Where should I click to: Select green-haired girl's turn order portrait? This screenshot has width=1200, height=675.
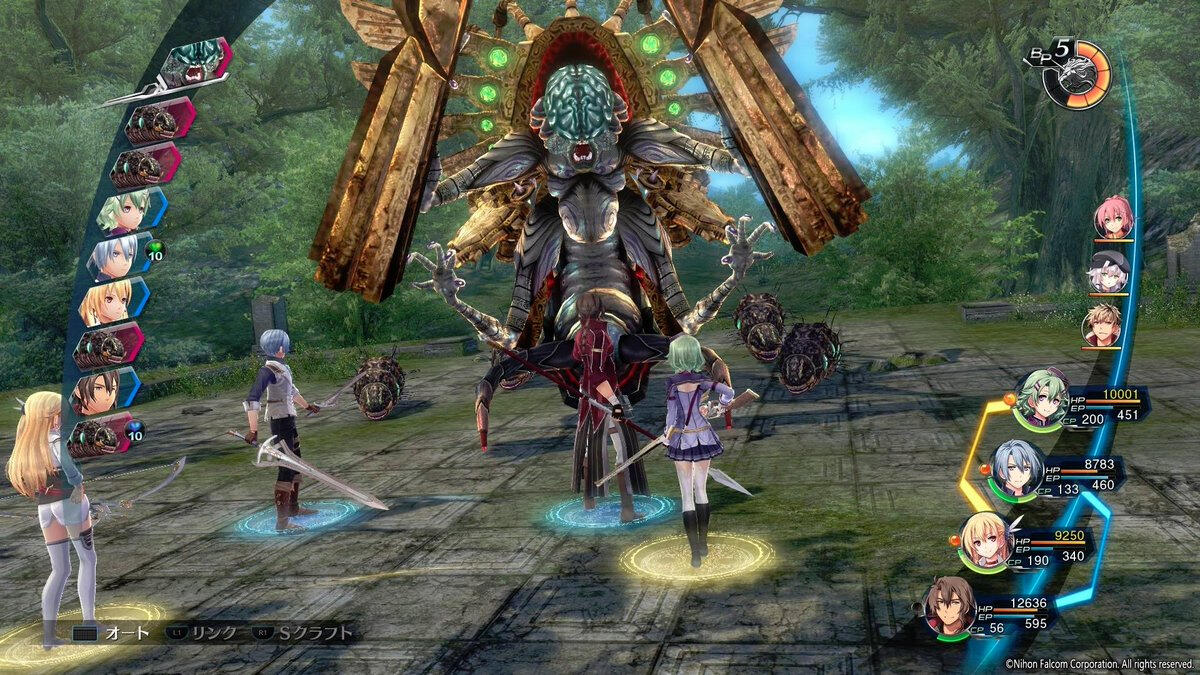coord(124,211)
